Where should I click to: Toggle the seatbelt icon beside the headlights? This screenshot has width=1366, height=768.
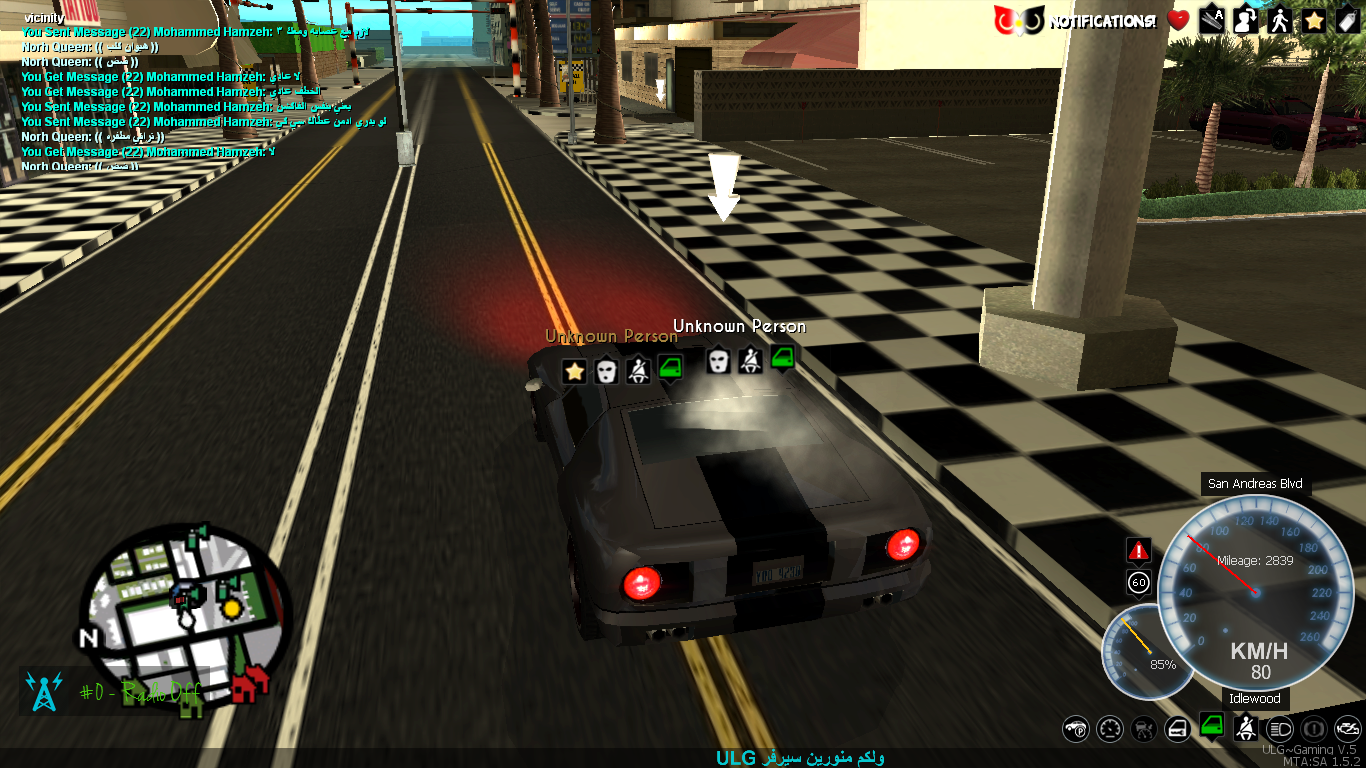point(1246,728)
